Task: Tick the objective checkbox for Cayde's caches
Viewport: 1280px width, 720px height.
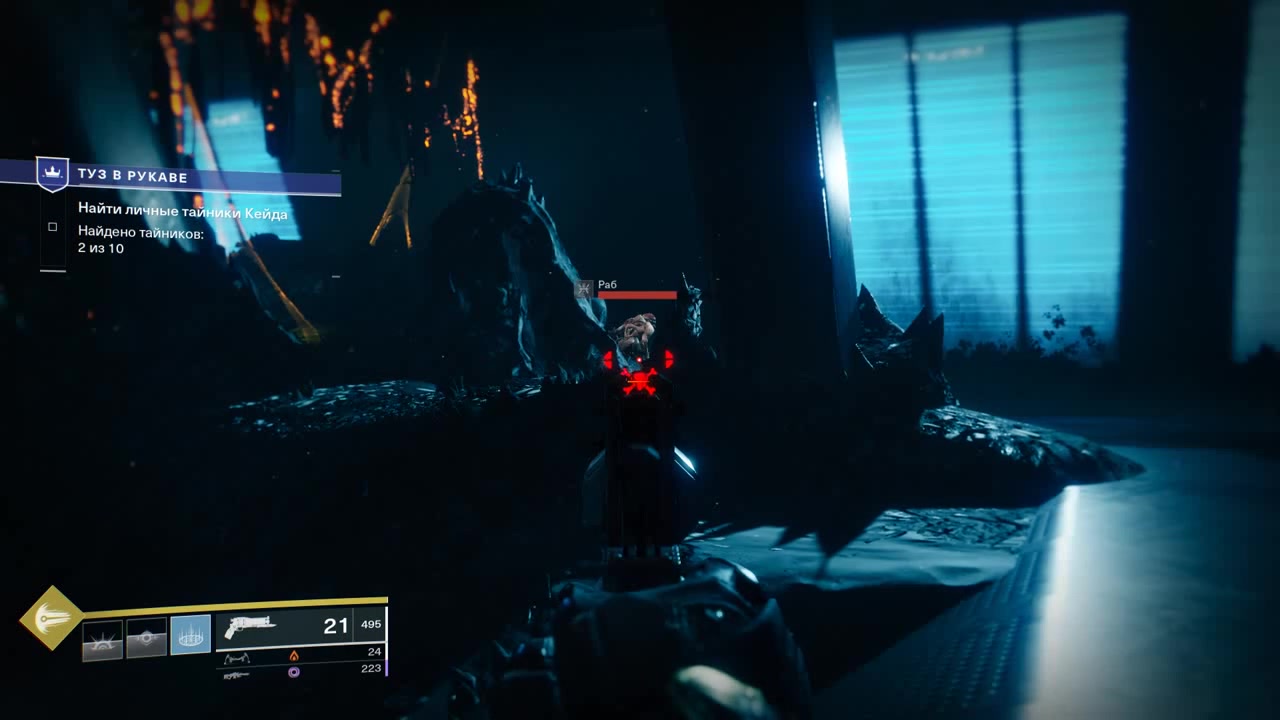Action: [53, 227]
